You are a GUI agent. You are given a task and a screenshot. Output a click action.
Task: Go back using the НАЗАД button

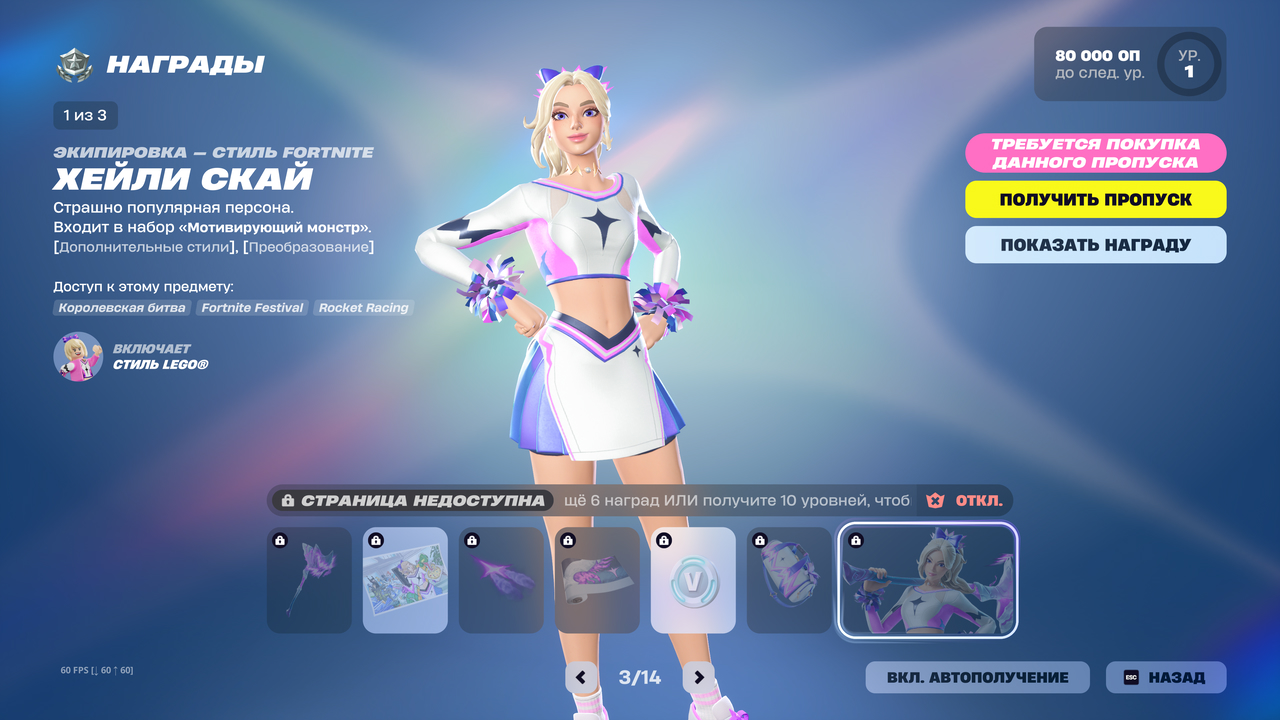(x=1165, y=677)
